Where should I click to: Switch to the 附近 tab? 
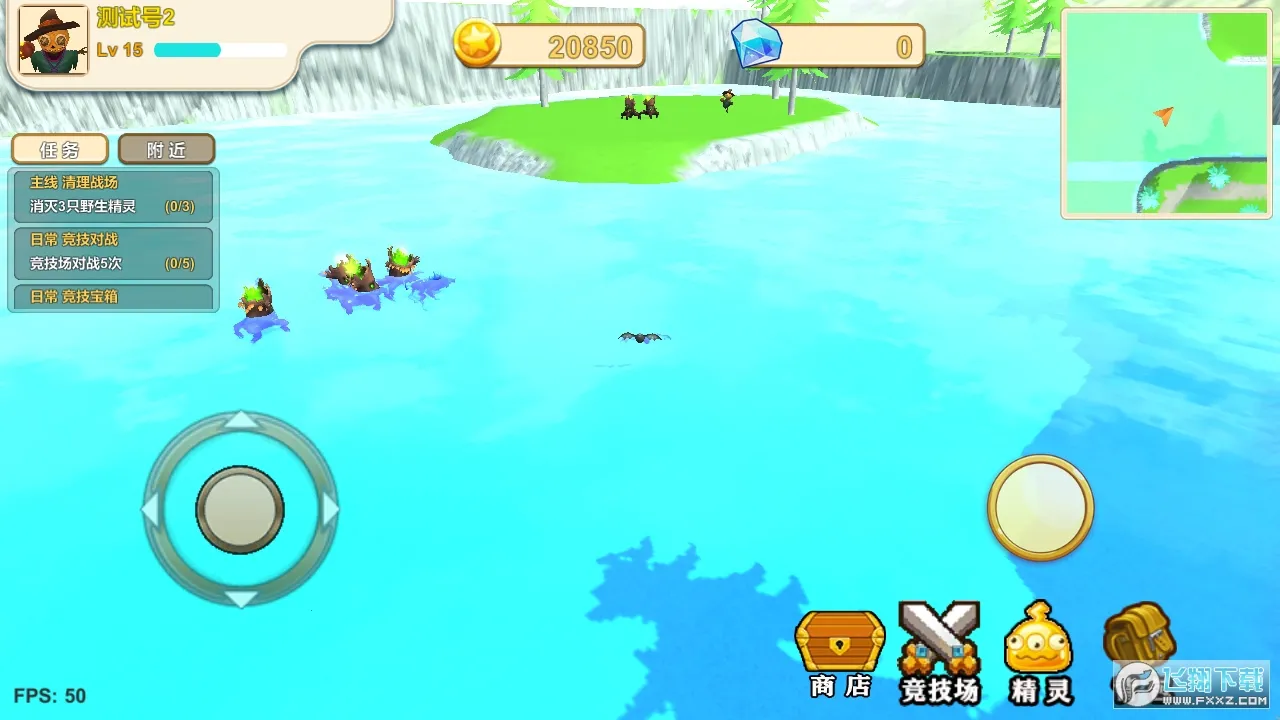coord(166,150)
